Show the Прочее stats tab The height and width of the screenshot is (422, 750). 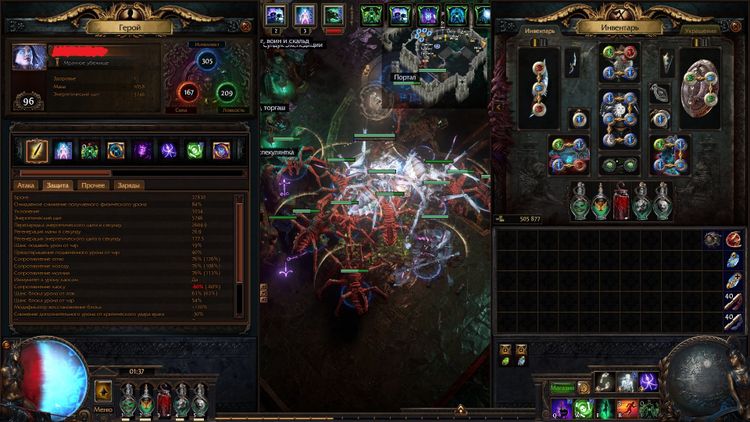pos(93,186)
